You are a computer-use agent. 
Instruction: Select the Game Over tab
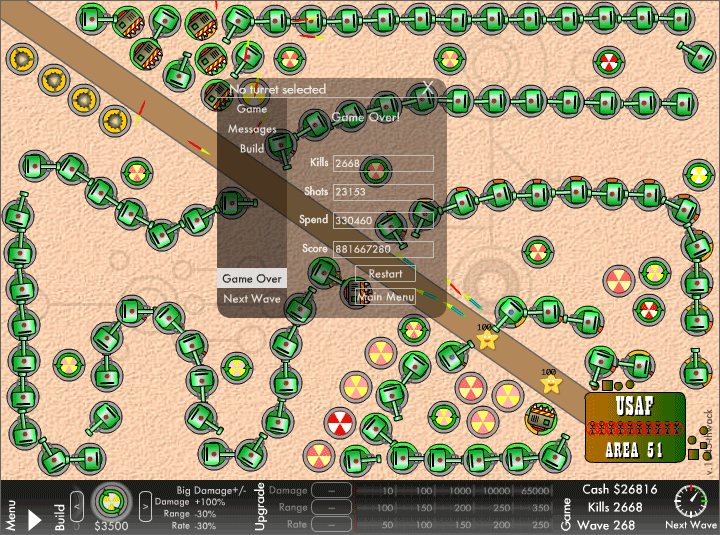[252, 279]
